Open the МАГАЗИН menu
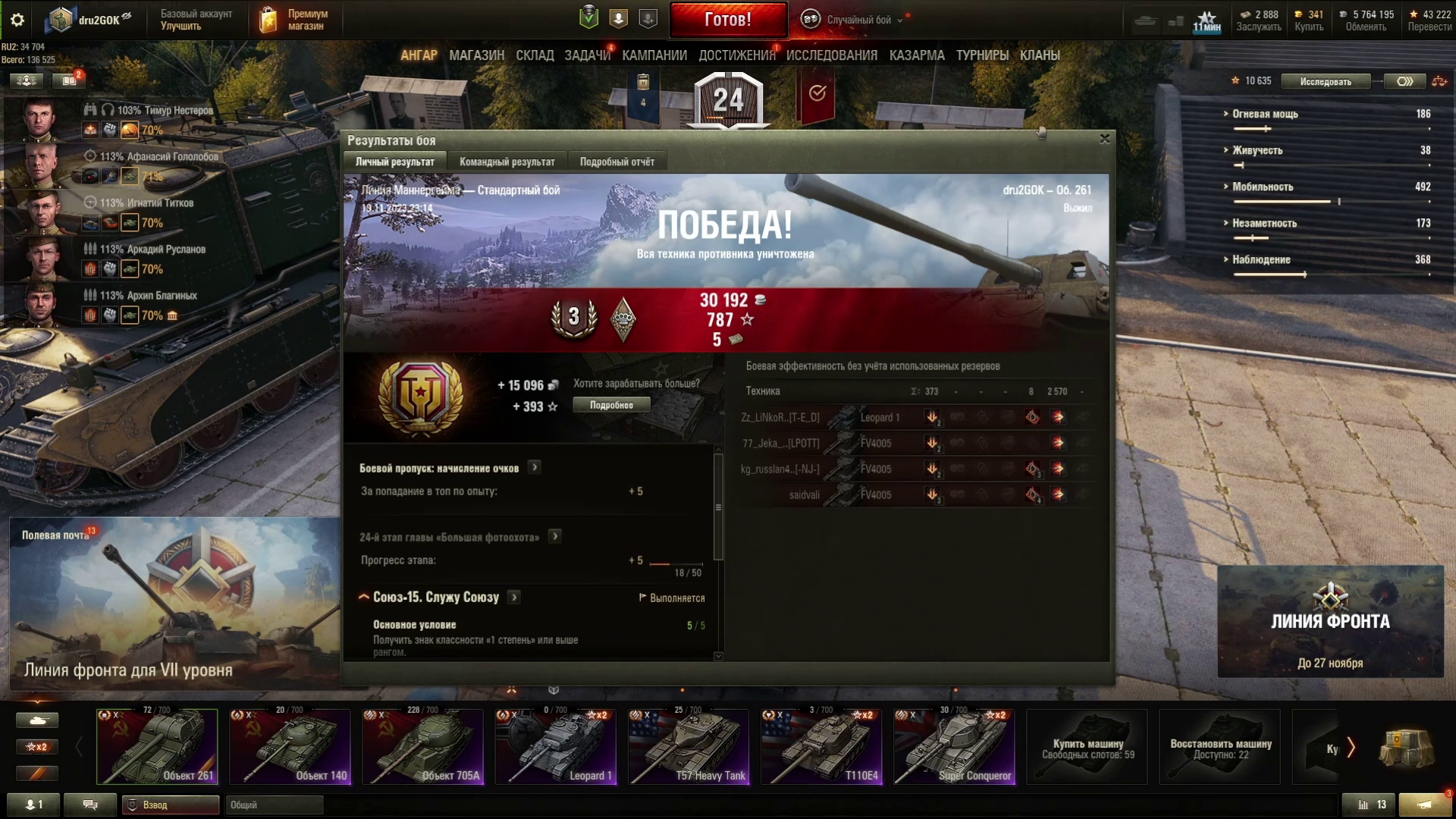This screenshot has height=819, width=1456. 476,55
